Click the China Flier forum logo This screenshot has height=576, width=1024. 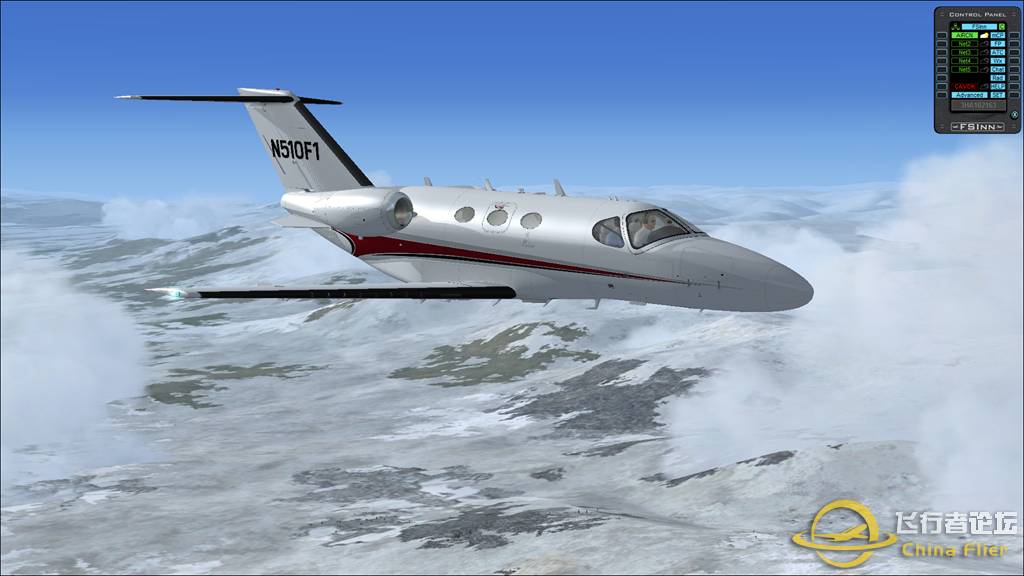pos(905,535)
